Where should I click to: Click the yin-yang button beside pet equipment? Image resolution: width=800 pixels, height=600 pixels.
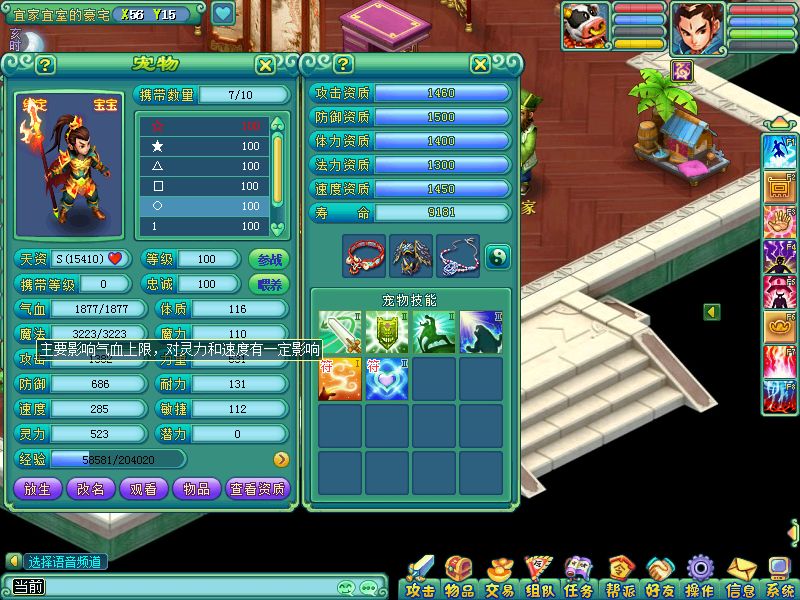[x=497, y=257]
